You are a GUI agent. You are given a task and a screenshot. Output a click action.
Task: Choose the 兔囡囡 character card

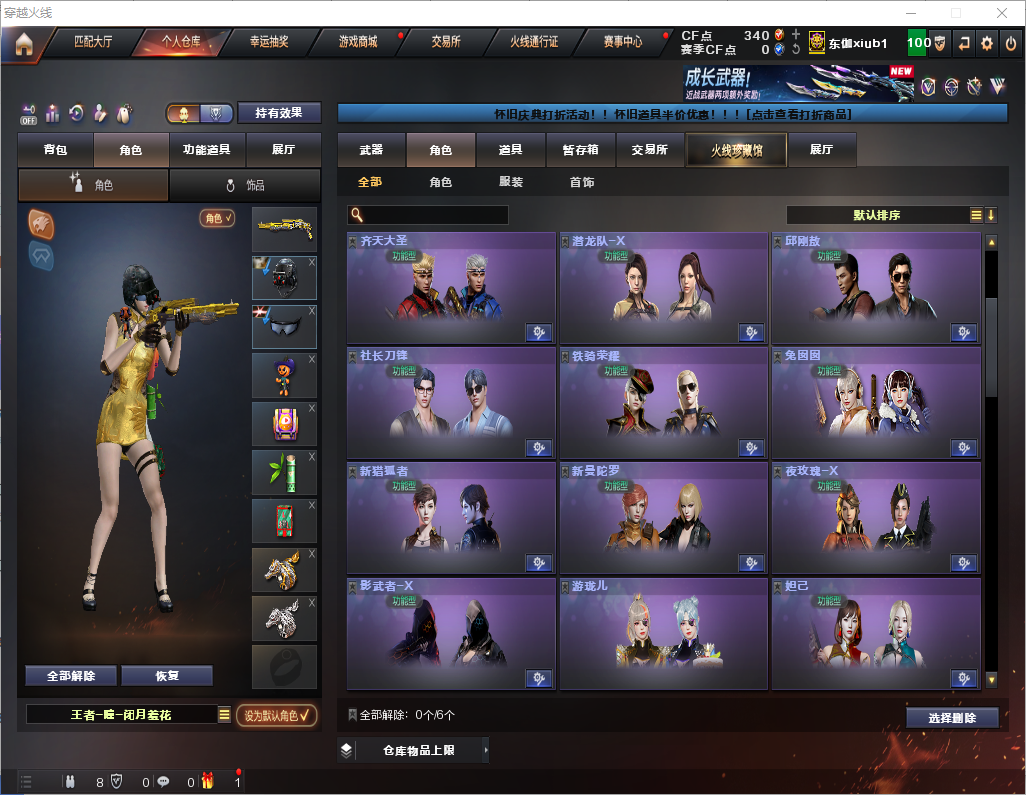click(875, 403)
